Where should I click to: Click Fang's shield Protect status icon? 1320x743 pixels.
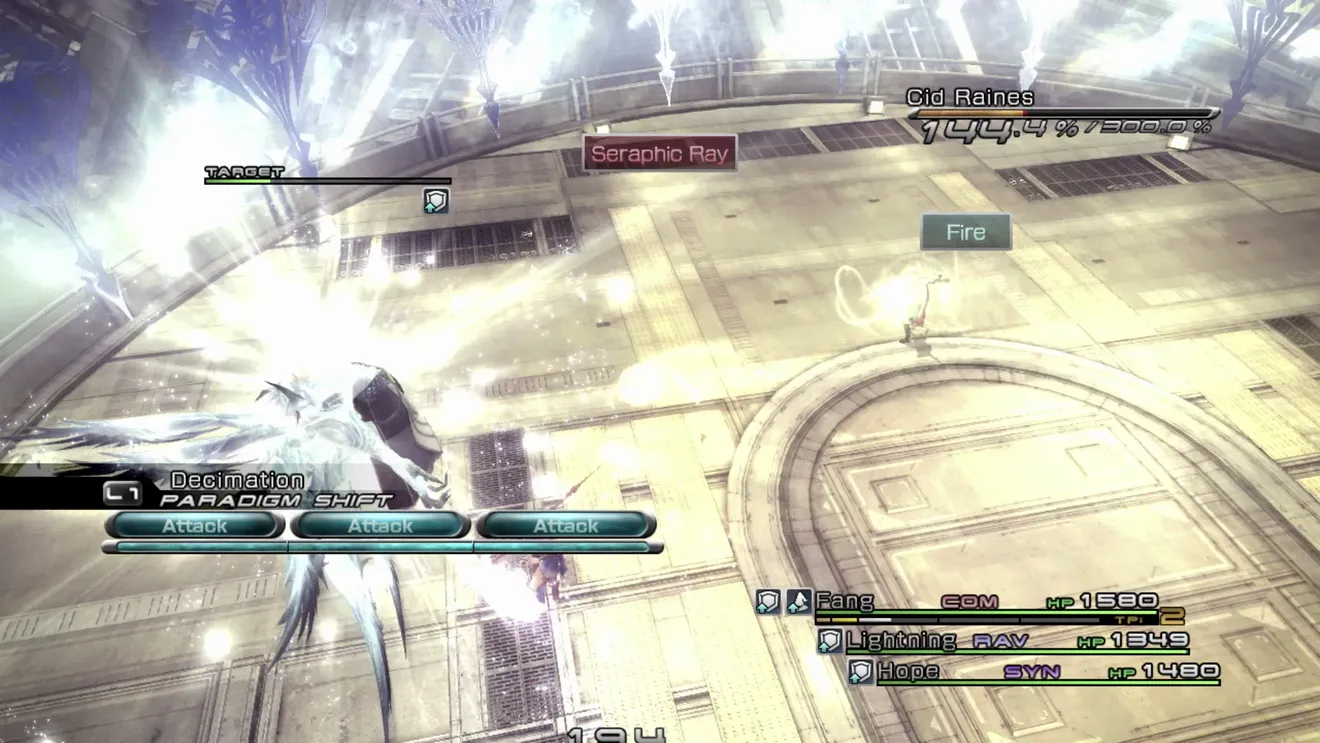[768, 601]
